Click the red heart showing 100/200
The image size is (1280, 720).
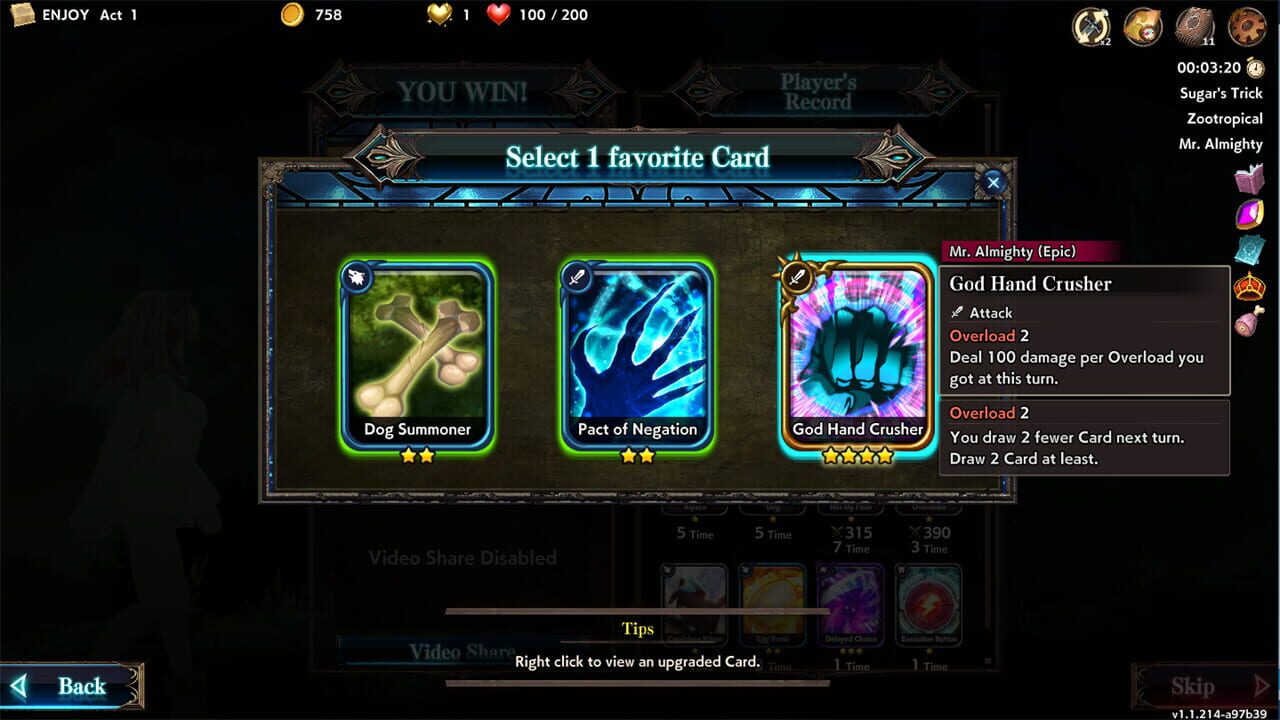(500, 14)
